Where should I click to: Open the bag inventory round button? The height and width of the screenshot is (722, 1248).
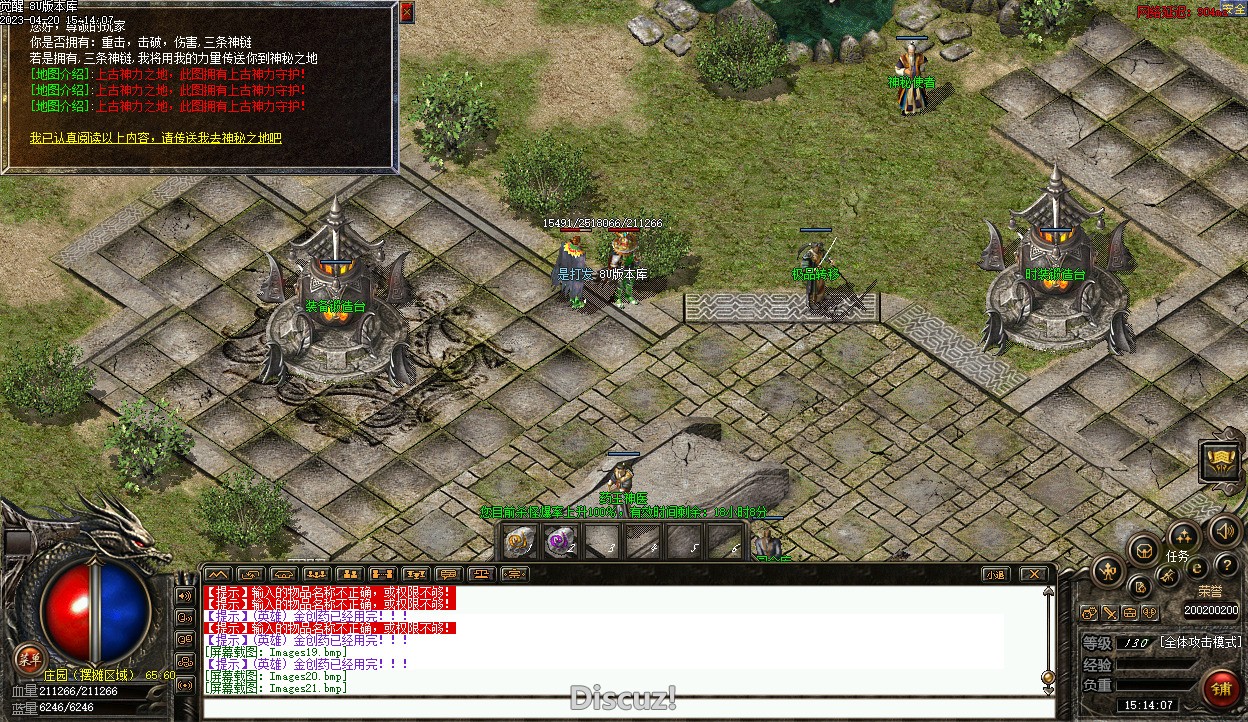tap(1144, 549)
